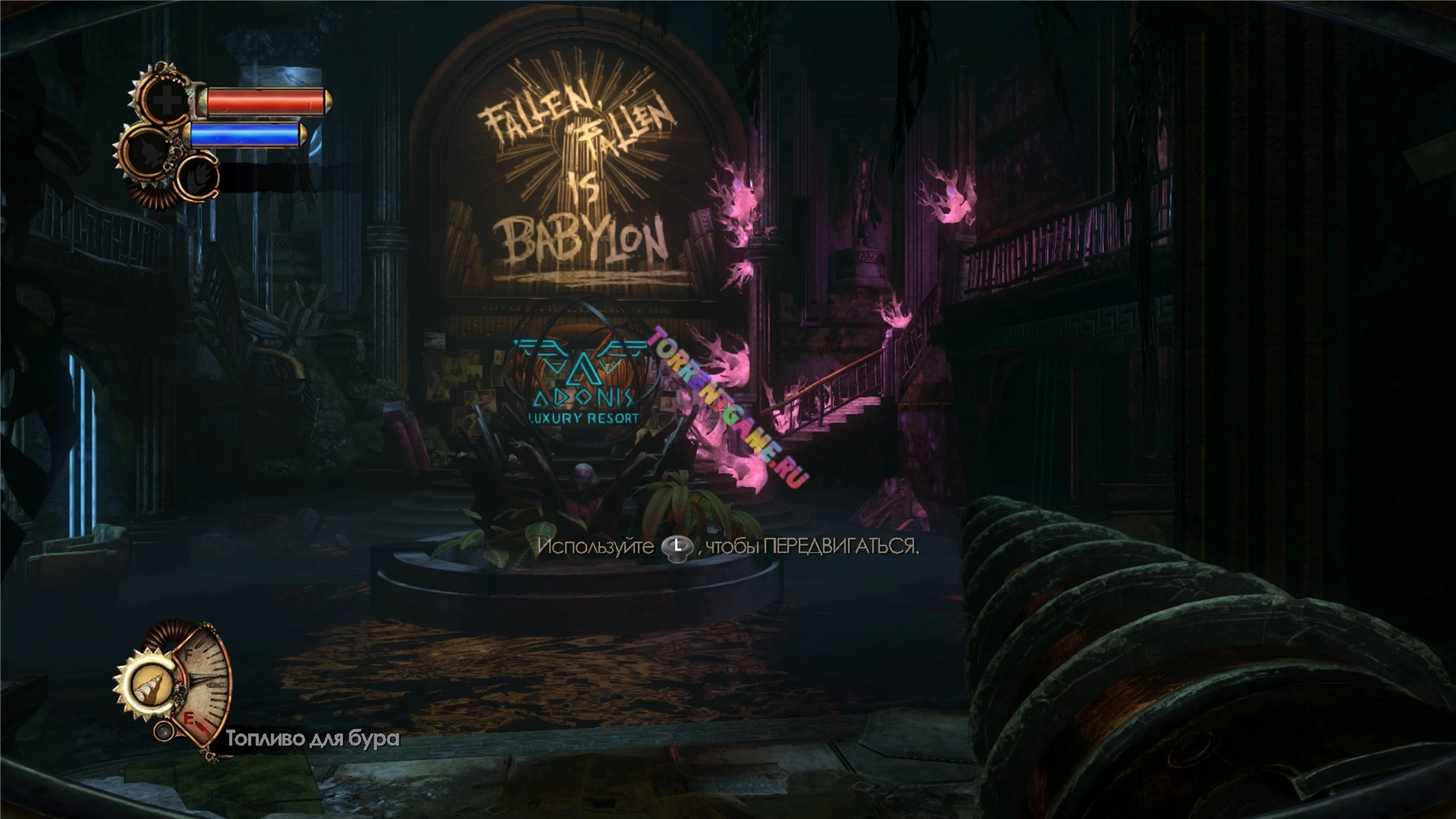This screenshot has height=819, width=1456.
Task: Click the first aid cross icon
Action: [x=166, y=102]
